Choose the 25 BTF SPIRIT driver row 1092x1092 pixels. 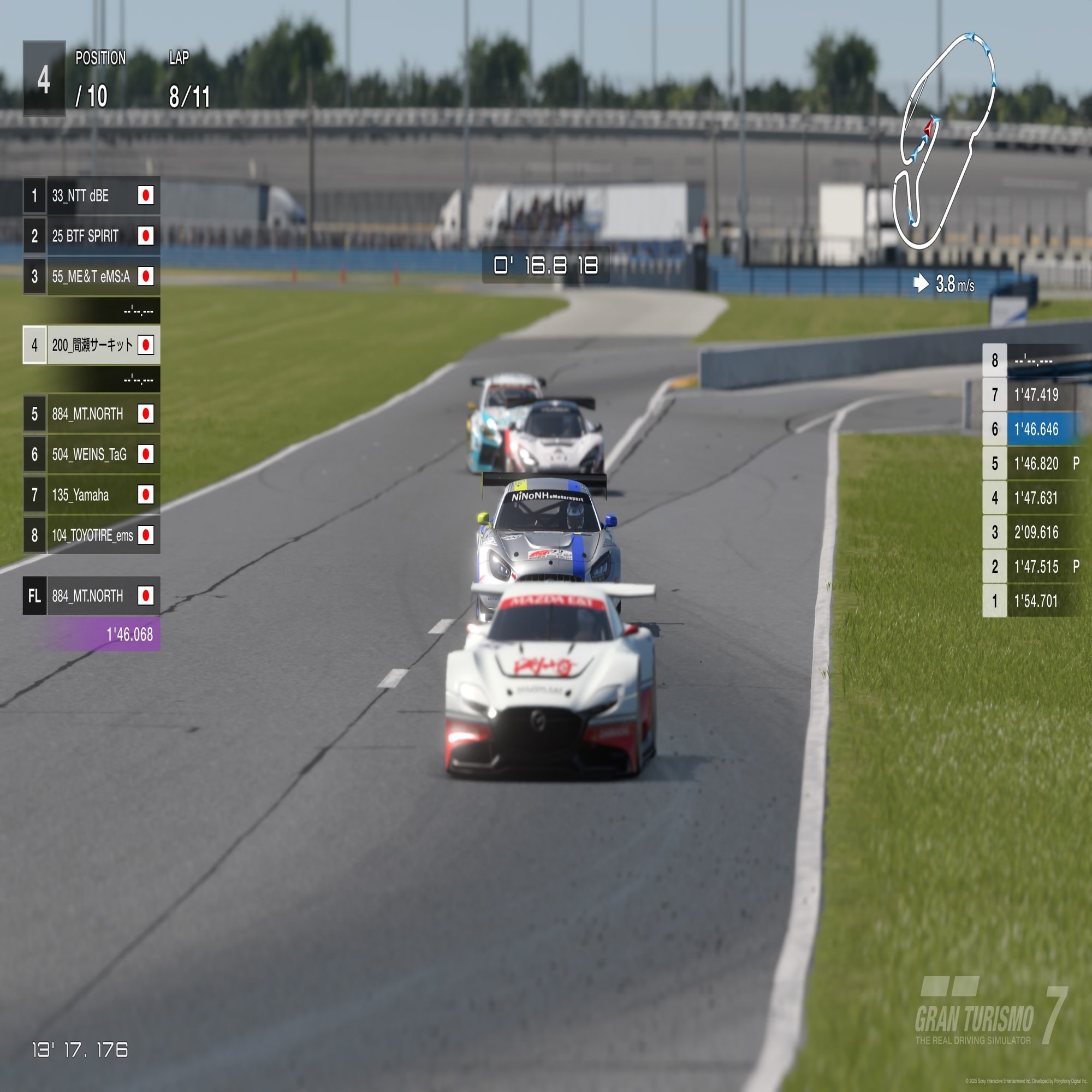(92, 236)
